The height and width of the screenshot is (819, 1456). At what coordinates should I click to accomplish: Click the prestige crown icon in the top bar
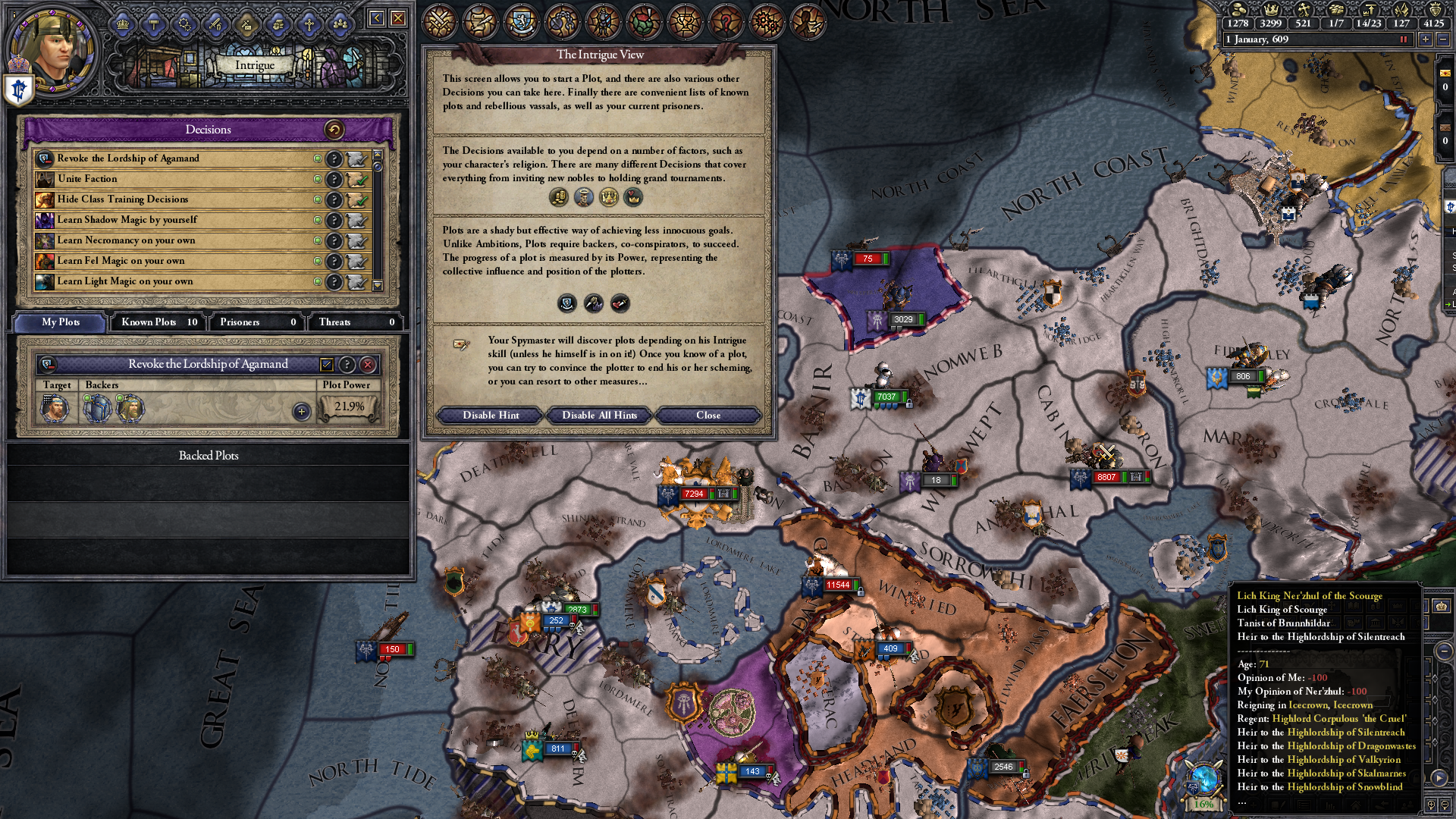pos(1272,11)
